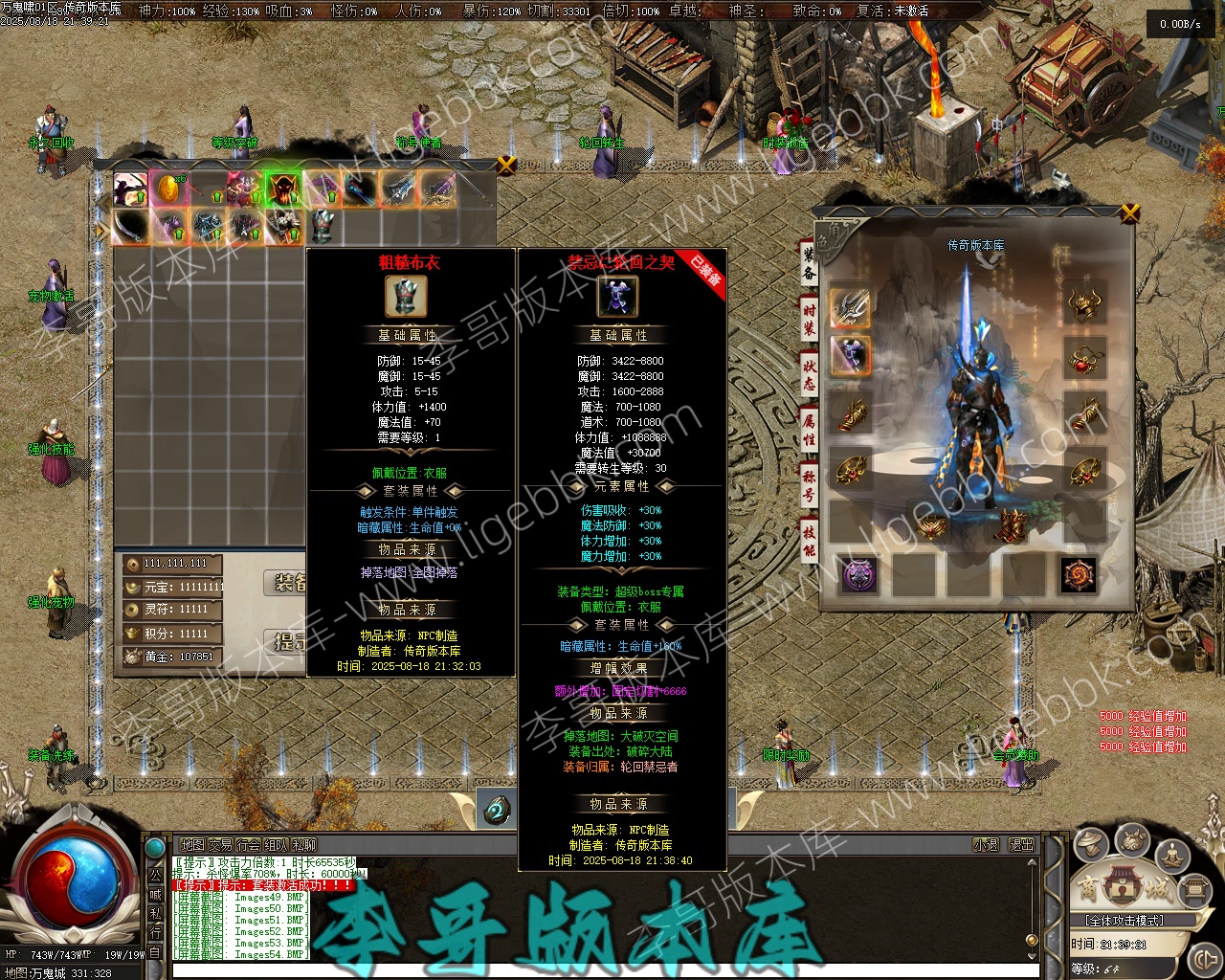Select the 称号 tab

(809, 485)
